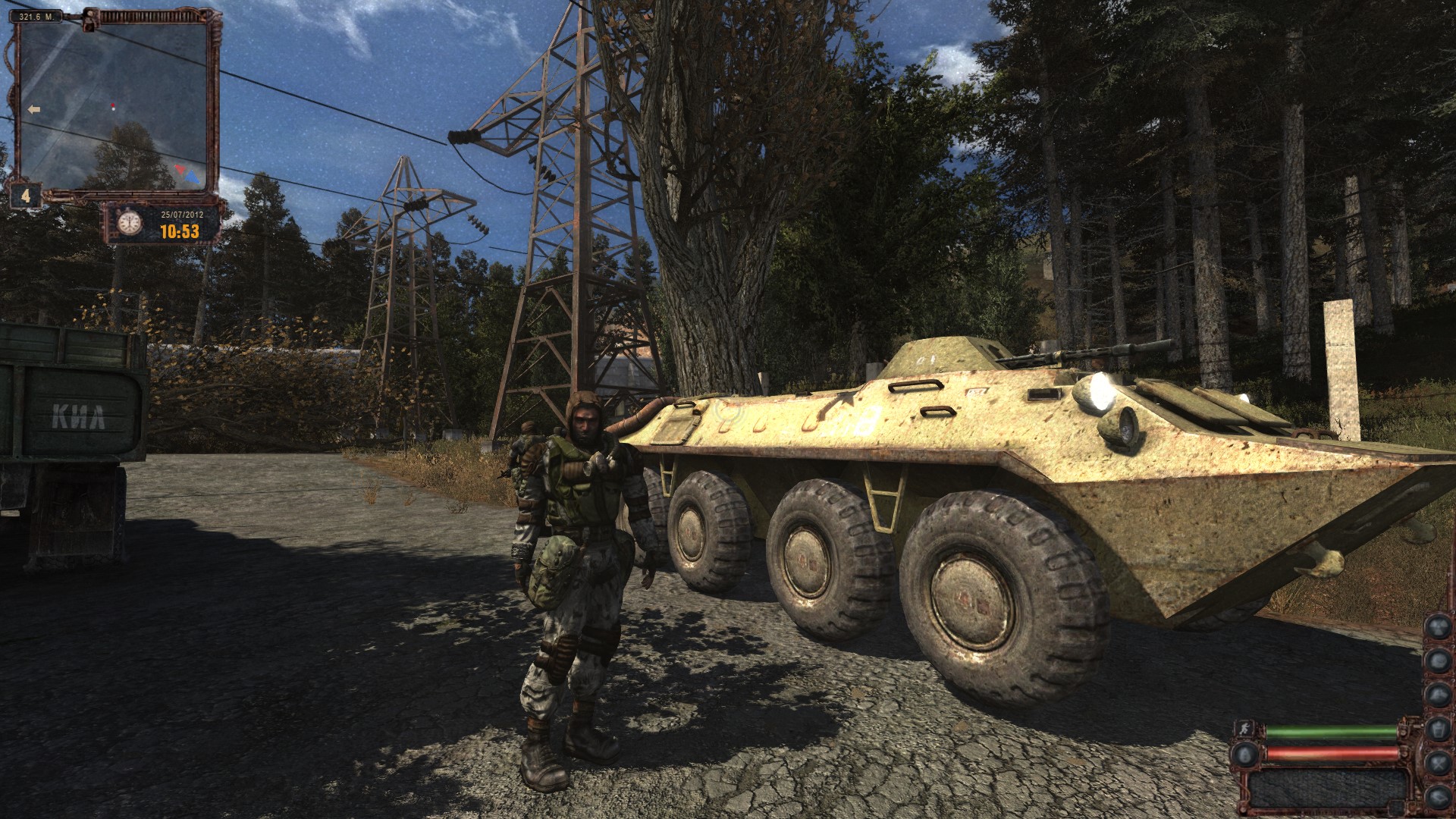The image size is (1456, 819).
Task: Click the radiation trefoil status icon
Action: click(1439, 626)
